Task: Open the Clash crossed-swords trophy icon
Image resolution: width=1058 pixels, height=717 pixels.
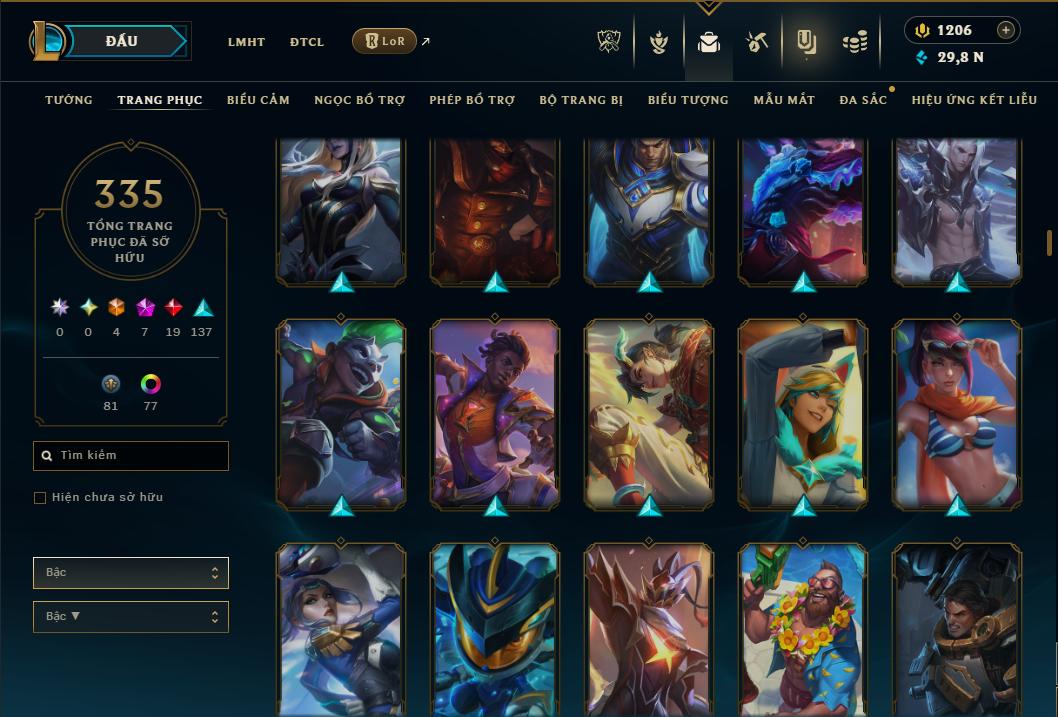Action: pos(609,42)
